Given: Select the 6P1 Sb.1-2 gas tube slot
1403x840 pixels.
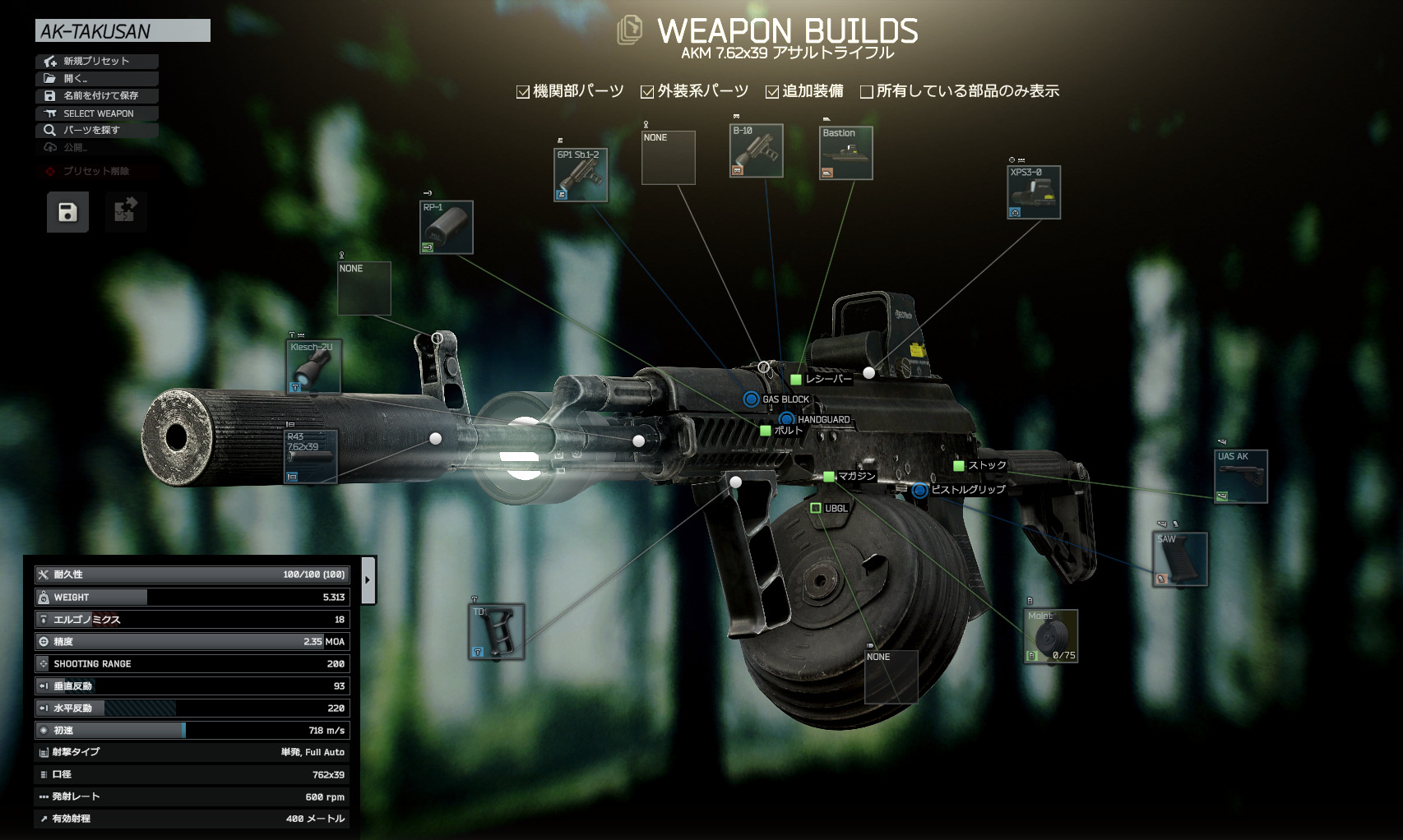Looking at the screenshot, I should (x=581, y=175).
